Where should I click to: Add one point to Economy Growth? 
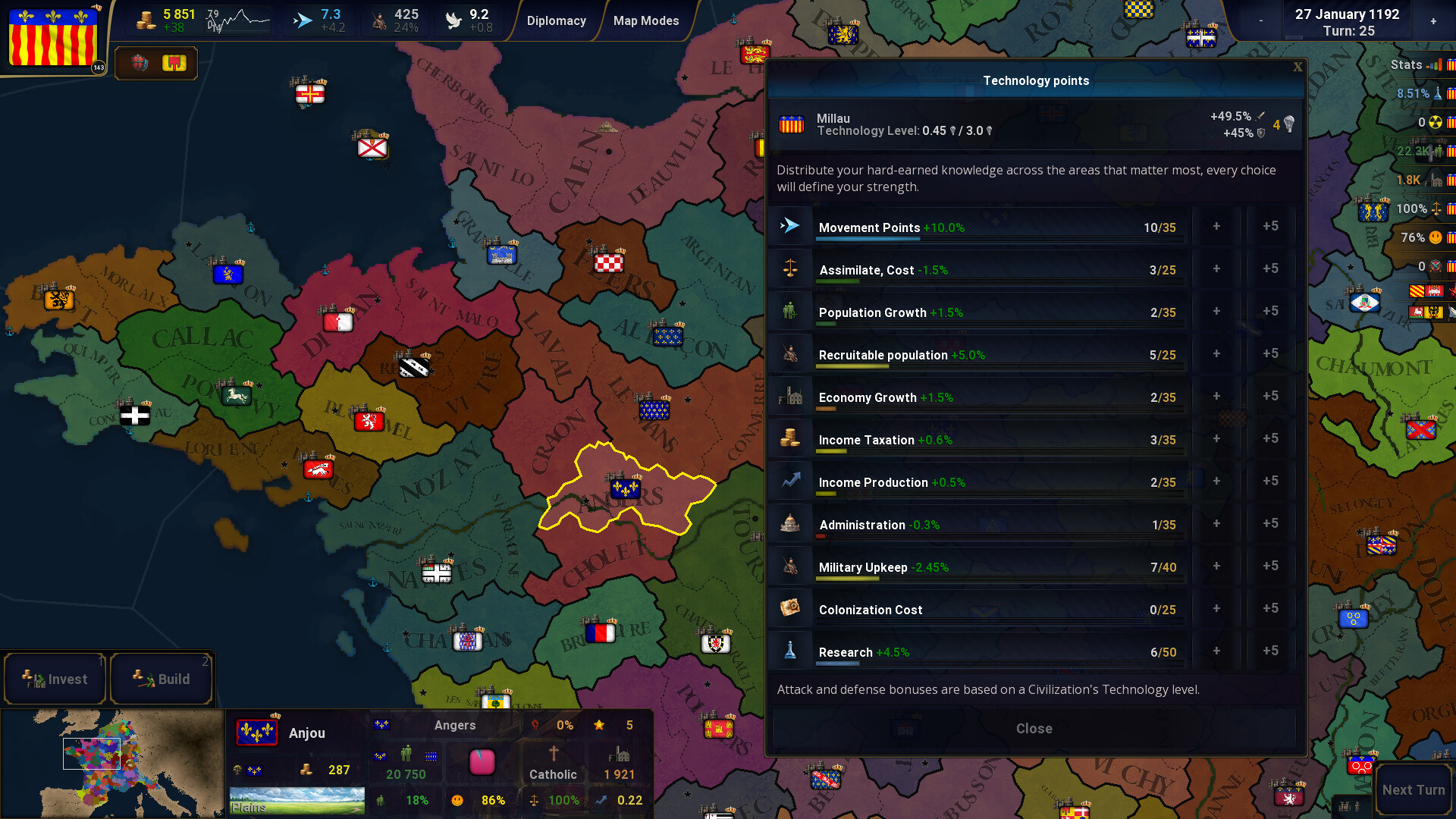pyautogui.click(x=1216, y=396)
